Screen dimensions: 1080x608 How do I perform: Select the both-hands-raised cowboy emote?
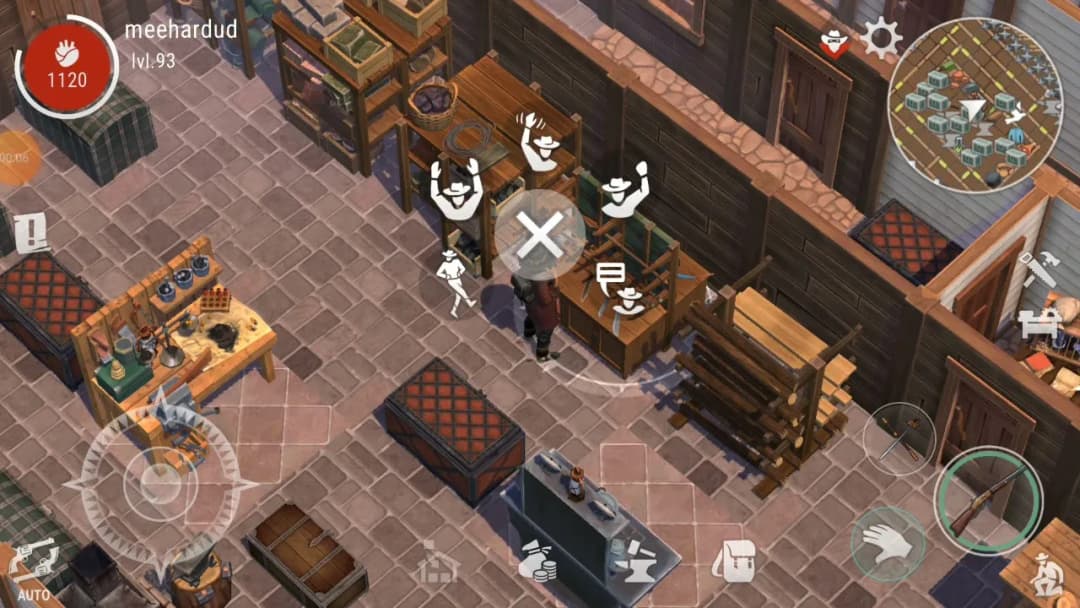[x=455, y=190]
